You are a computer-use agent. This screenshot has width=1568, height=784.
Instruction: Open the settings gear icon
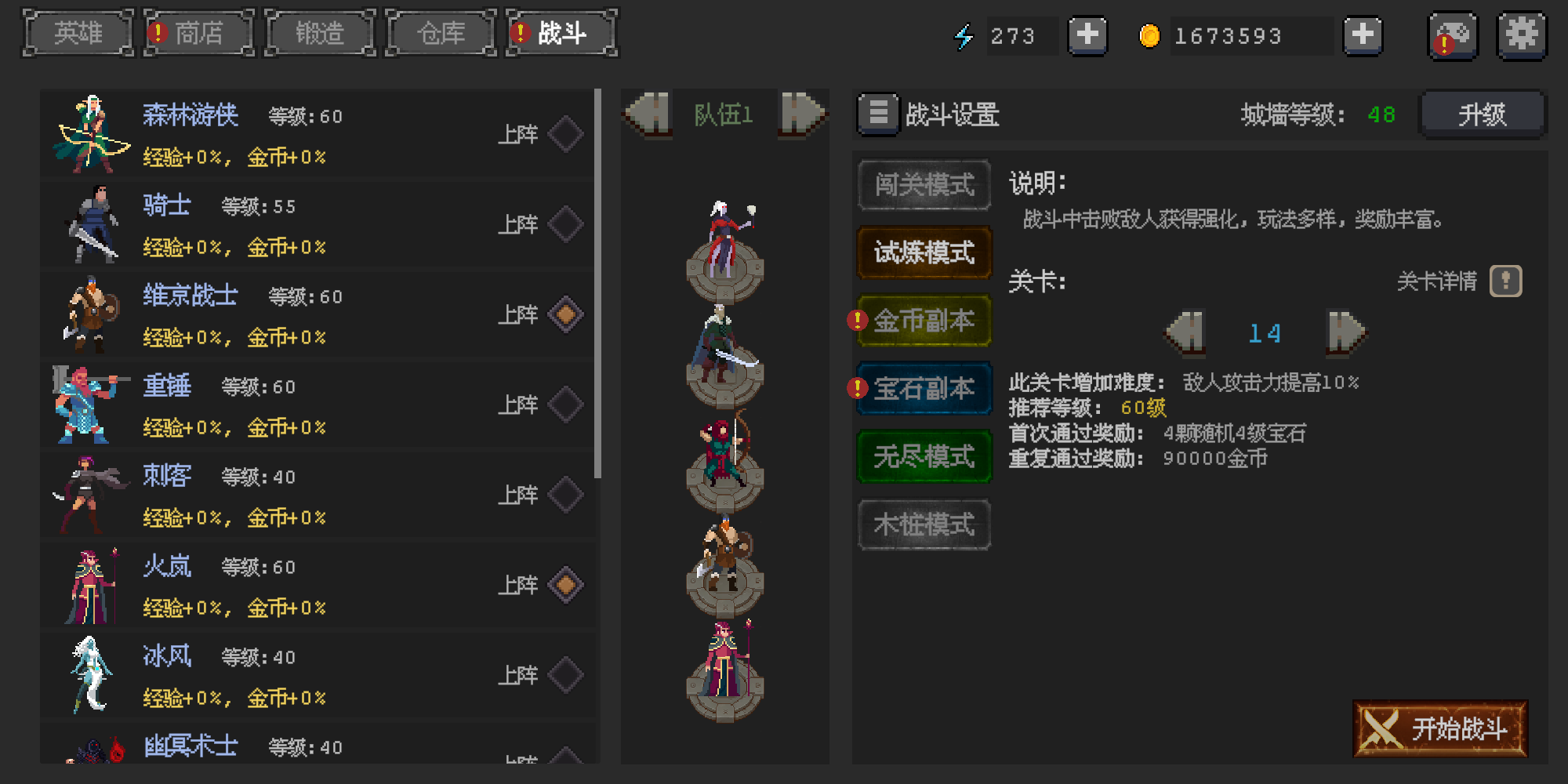pos(1522,35)
